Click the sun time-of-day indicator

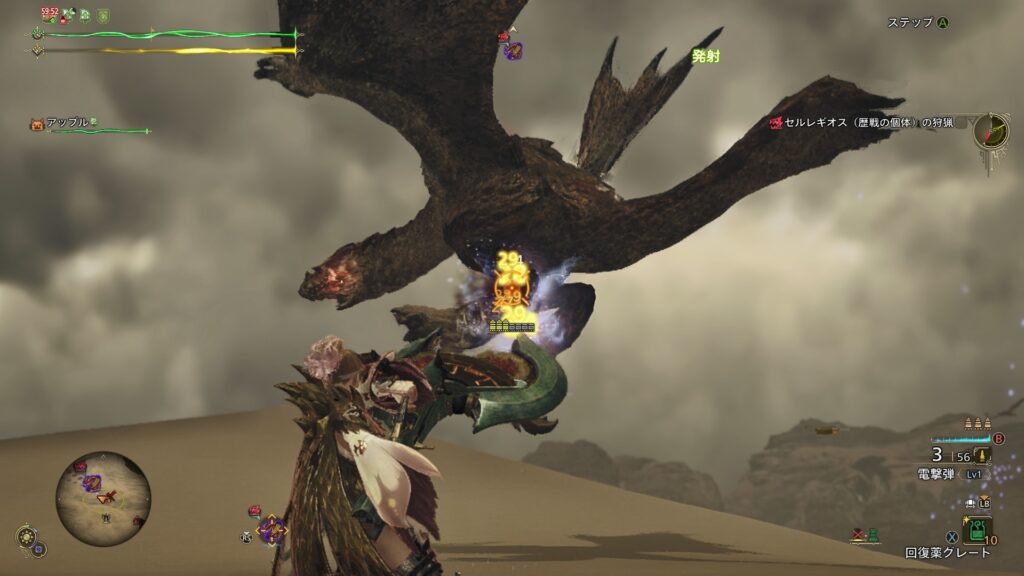click(24, 535)
